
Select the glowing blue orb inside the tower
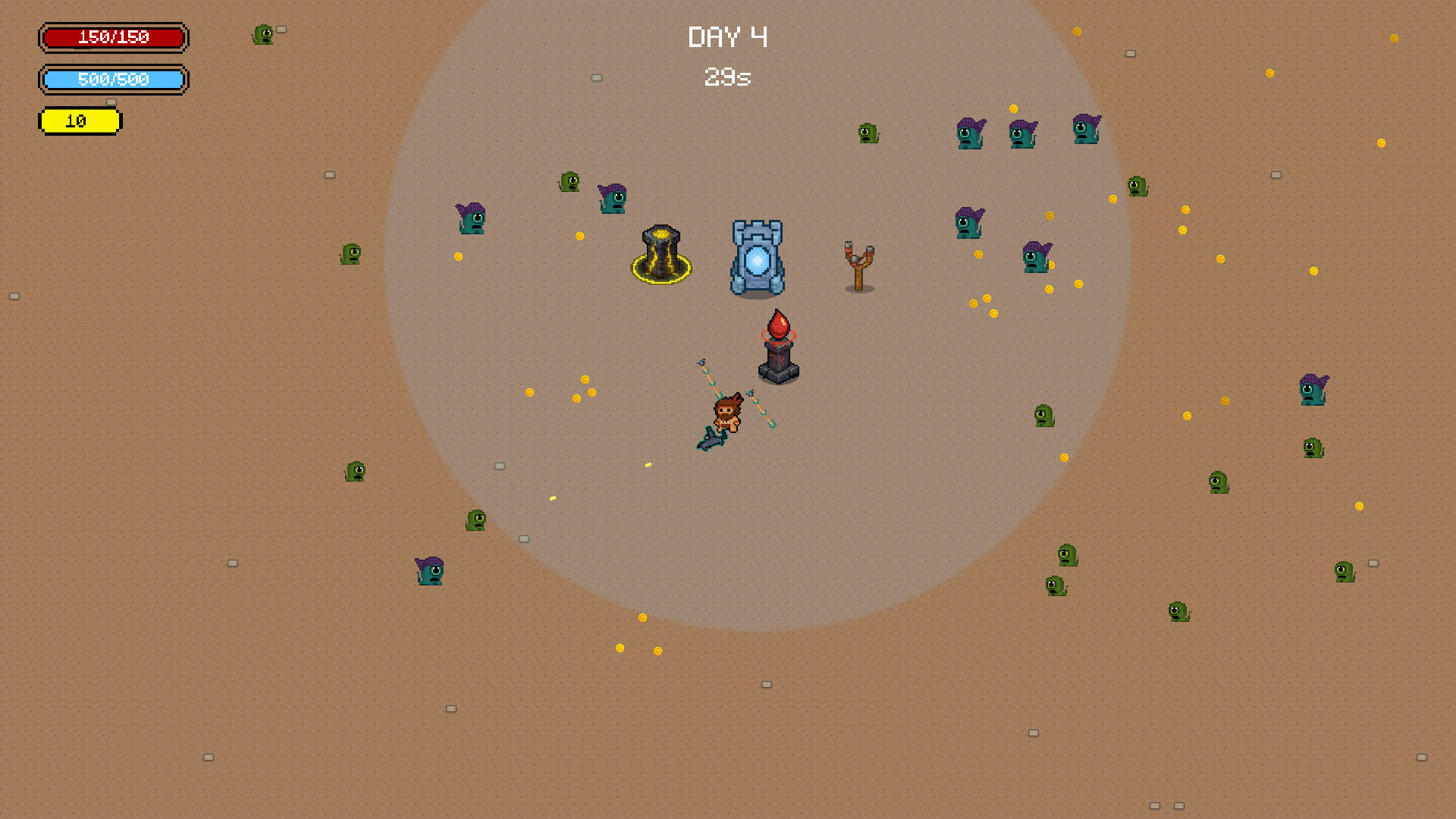click(756, 260)
